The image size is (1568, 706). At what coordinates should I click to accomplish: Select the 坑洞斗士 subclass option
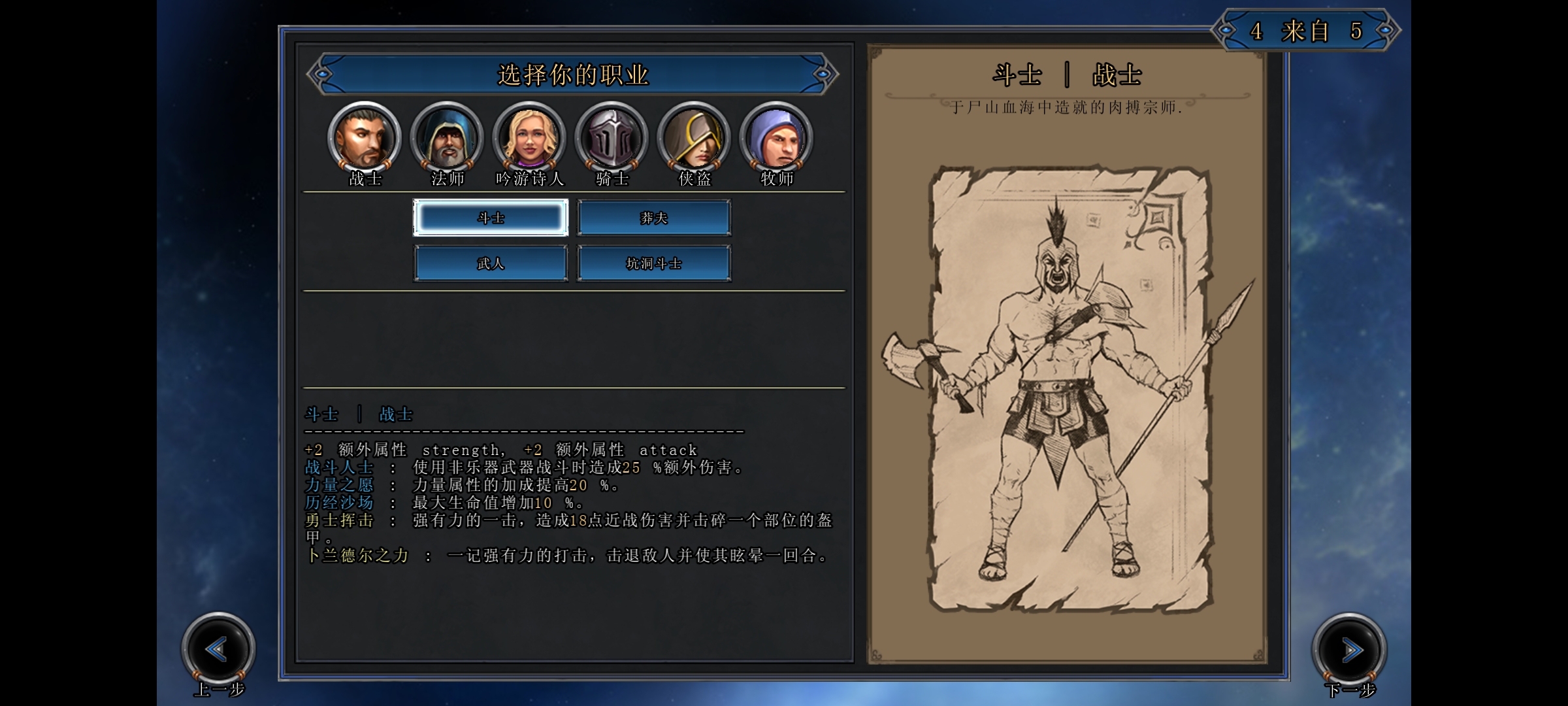(x=655, y=262)
